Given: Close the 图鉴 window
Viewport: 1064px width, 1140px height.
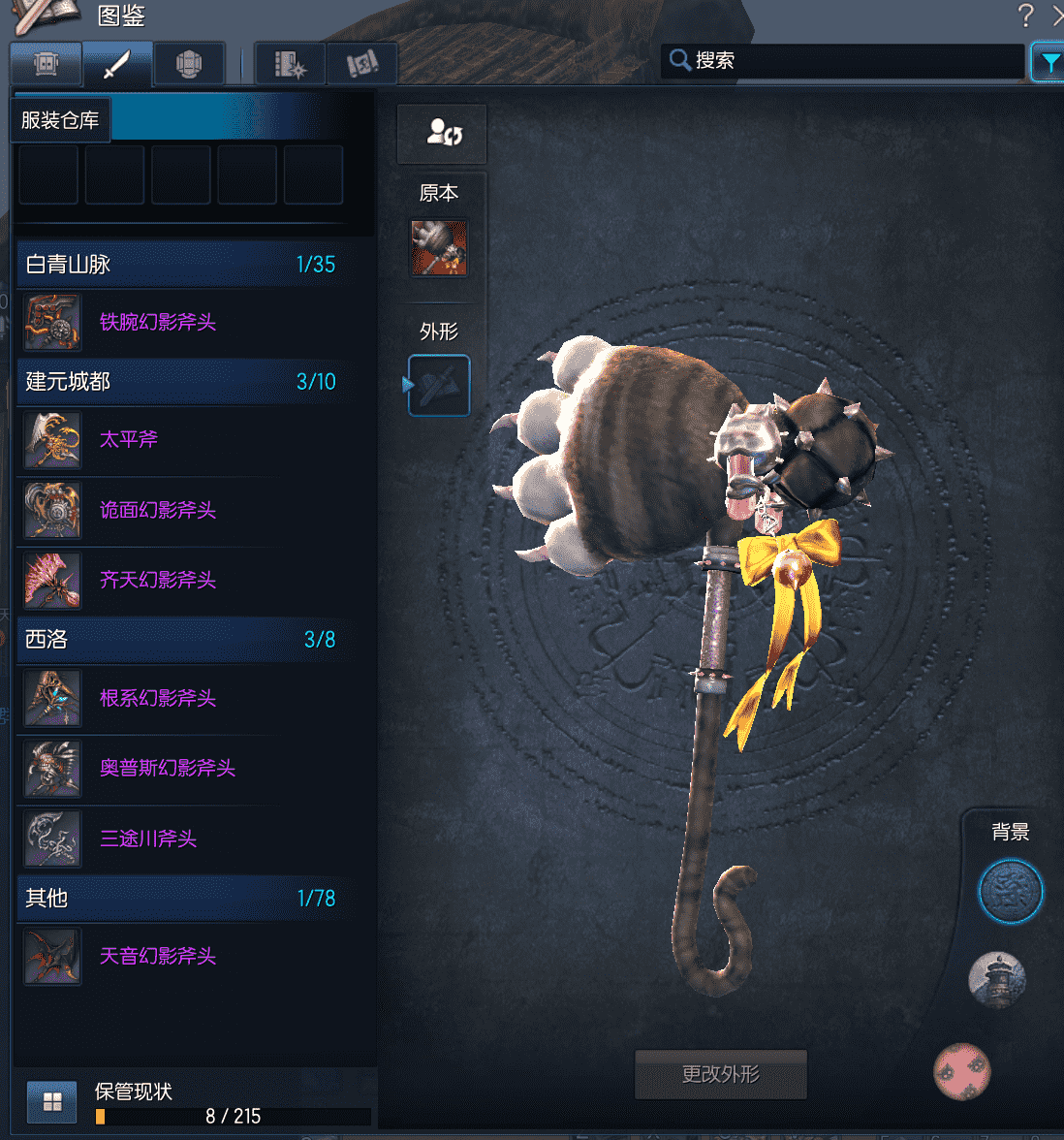Looking at the screenshot, I should 1057,16.
